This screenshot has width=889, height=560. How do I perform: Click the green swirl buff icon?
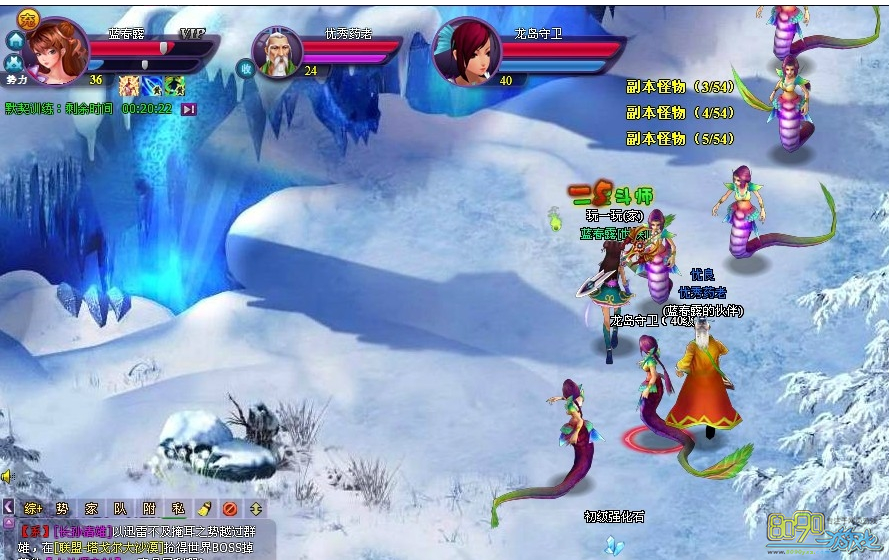click(x=175, y=85)
